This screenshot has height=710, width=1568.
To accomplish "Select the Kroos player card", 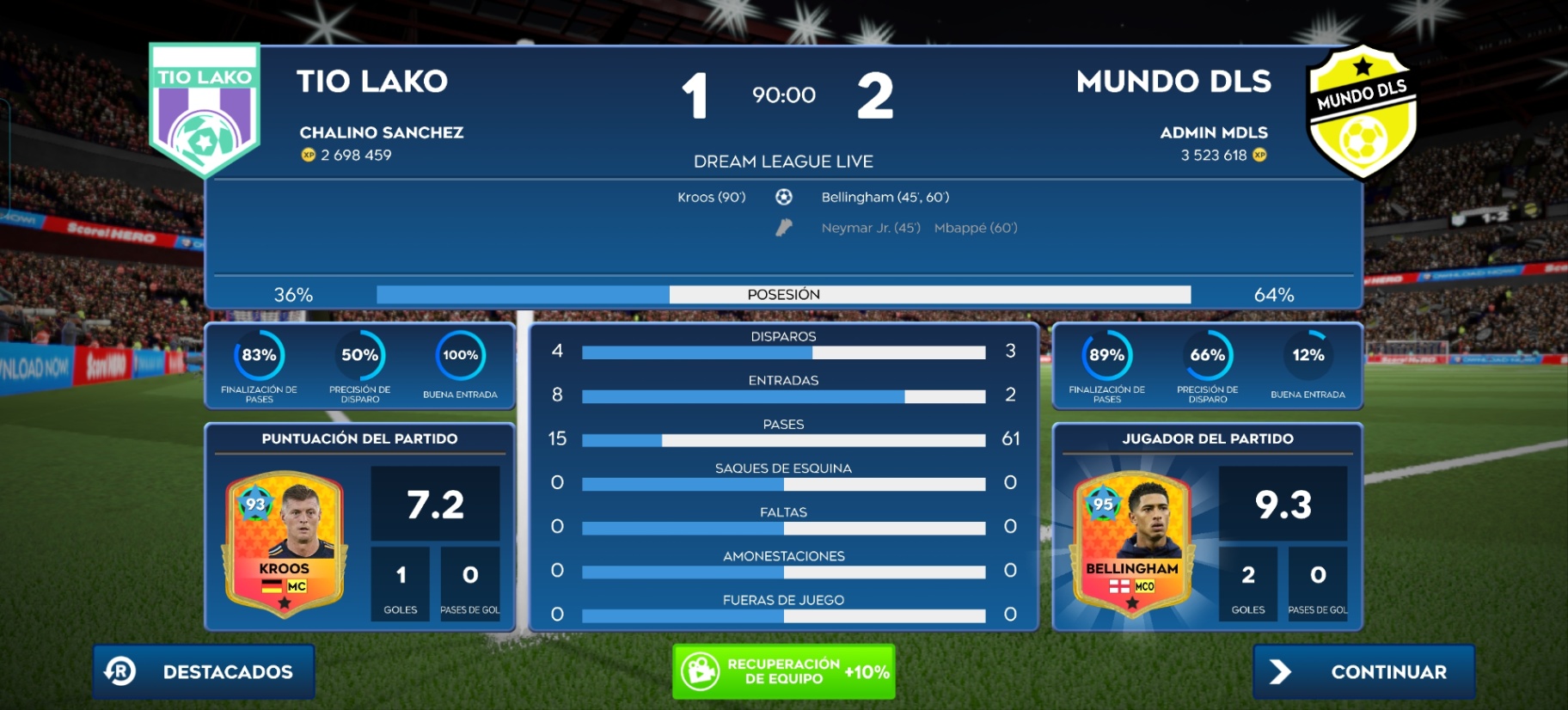I will (x=285, y=542).
